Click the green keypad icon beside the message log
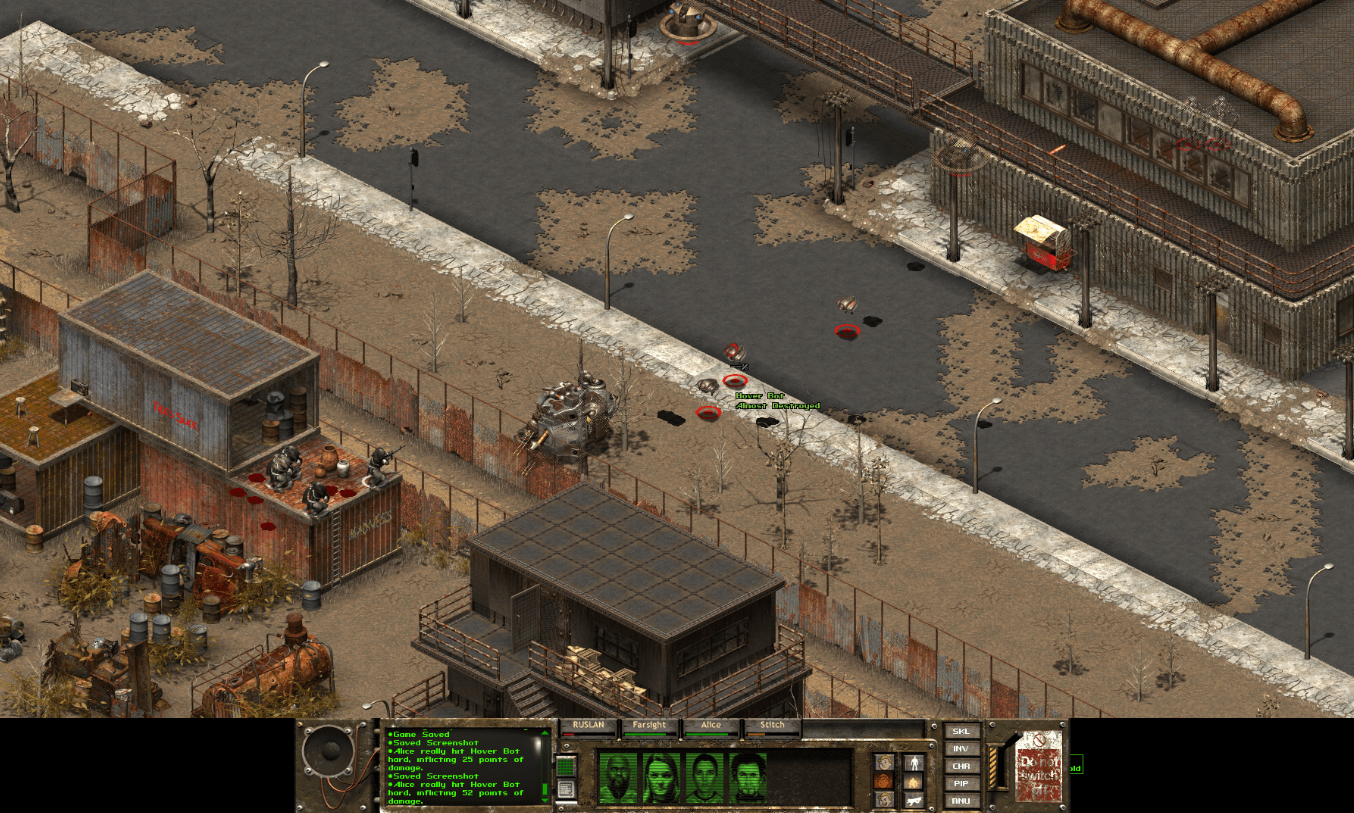The image size is (1354, 813). (x=566, y=765)
